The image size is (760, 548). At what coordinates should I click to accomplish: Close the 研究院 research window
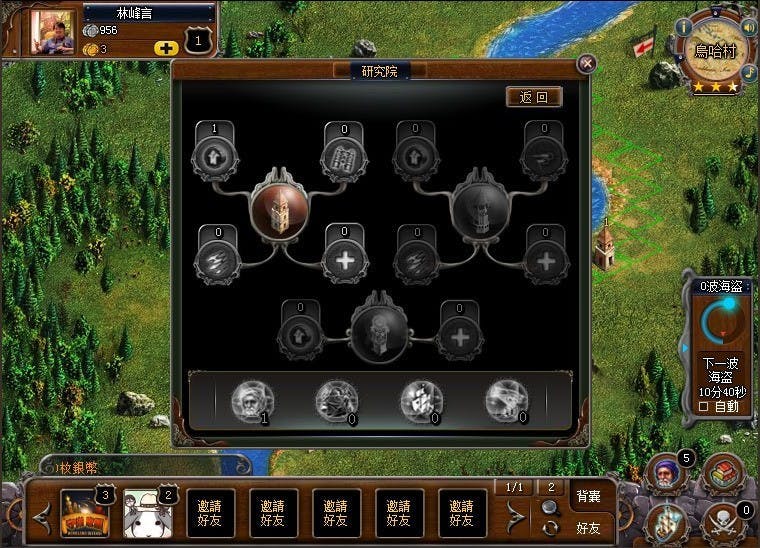click(x=587, y=63)
